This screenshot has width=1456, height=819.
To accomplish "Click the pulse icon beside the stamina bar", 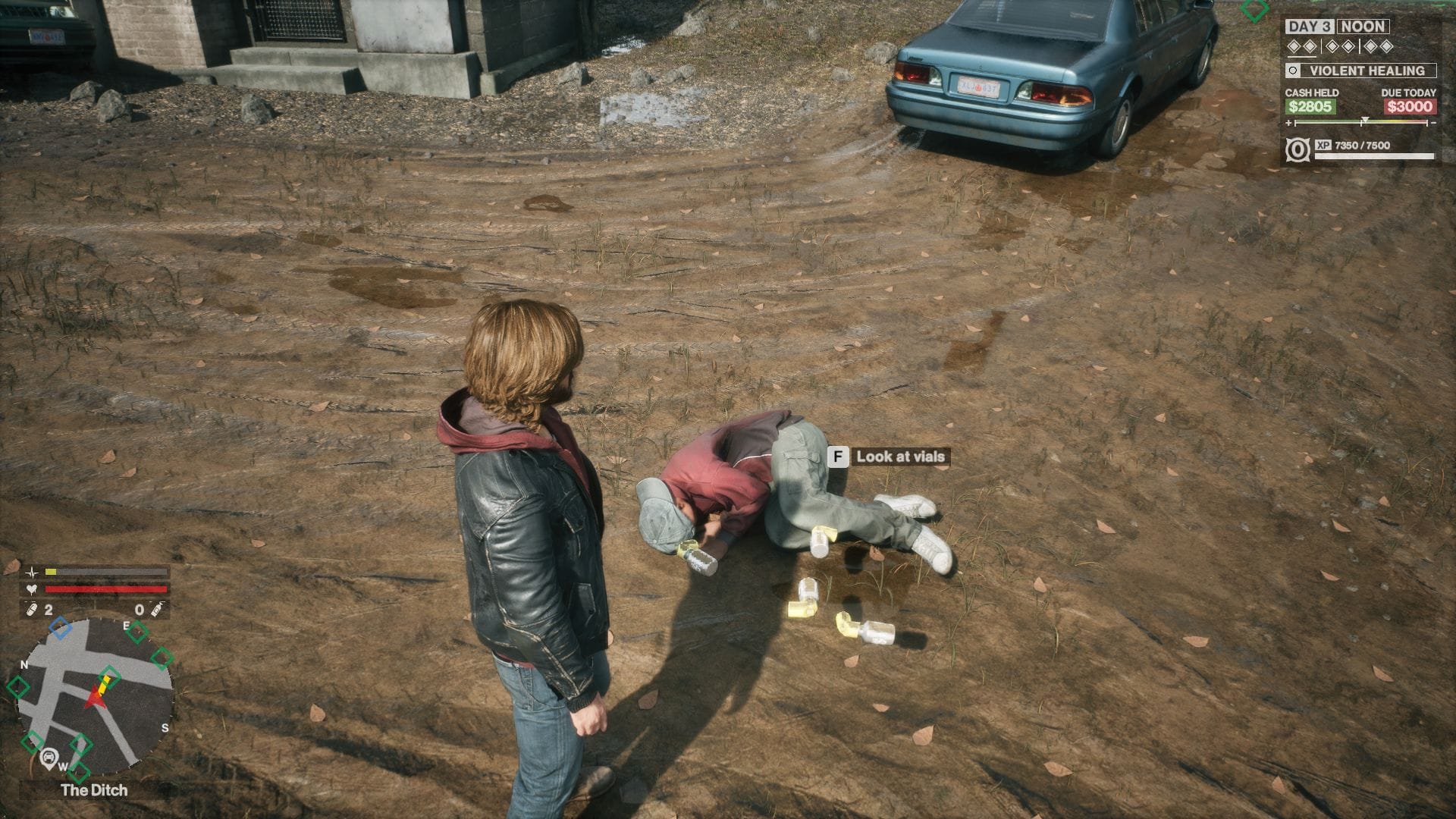I will (x=33, y=574).
